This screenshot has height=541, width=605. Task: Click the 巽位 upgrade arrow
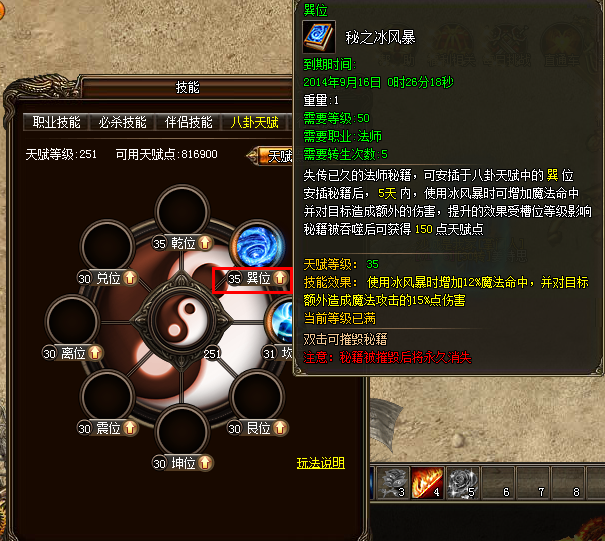[280, 279]
